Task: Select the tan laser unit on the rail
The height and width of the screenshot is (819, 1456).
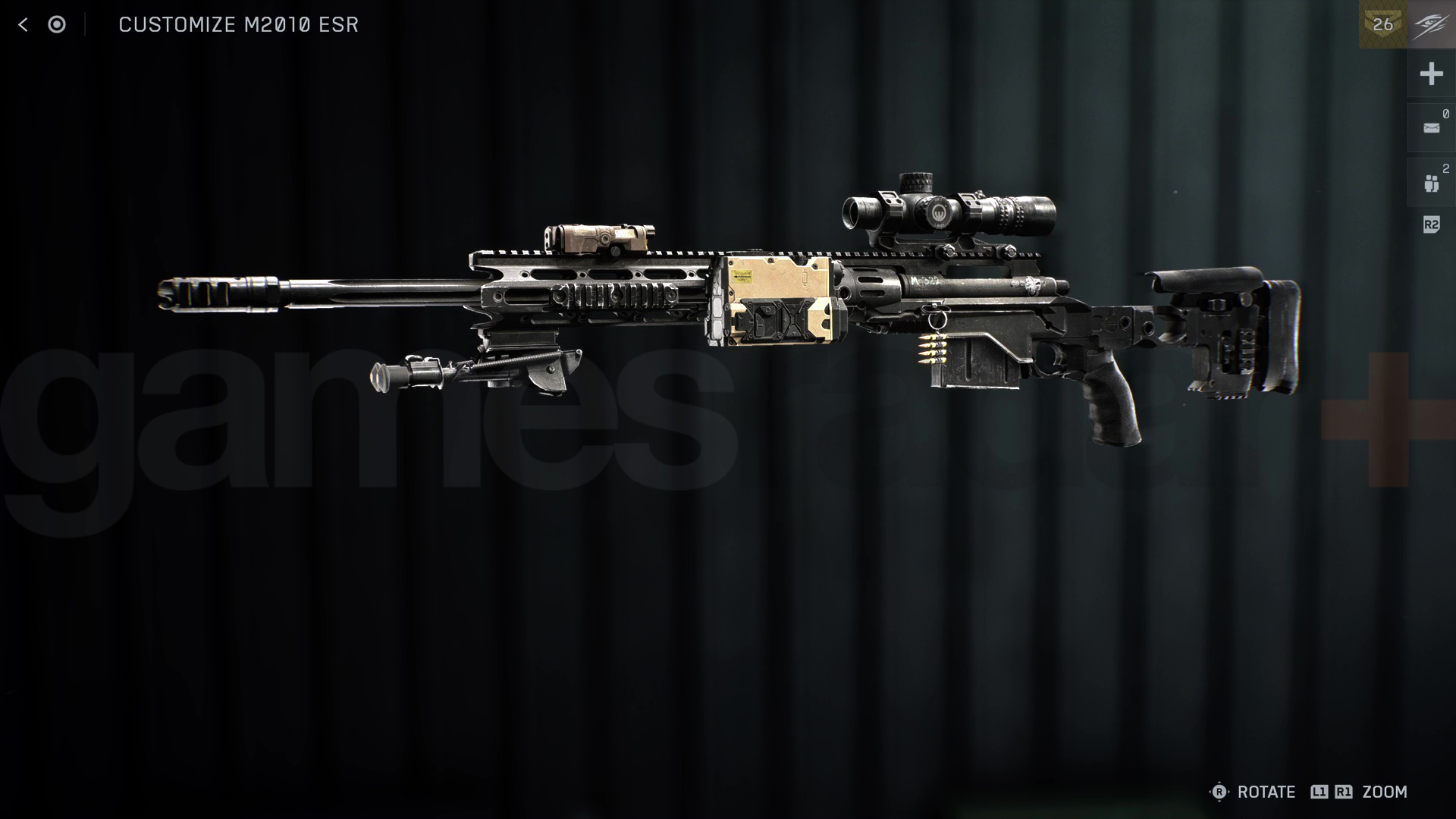Action: [599, 235]
